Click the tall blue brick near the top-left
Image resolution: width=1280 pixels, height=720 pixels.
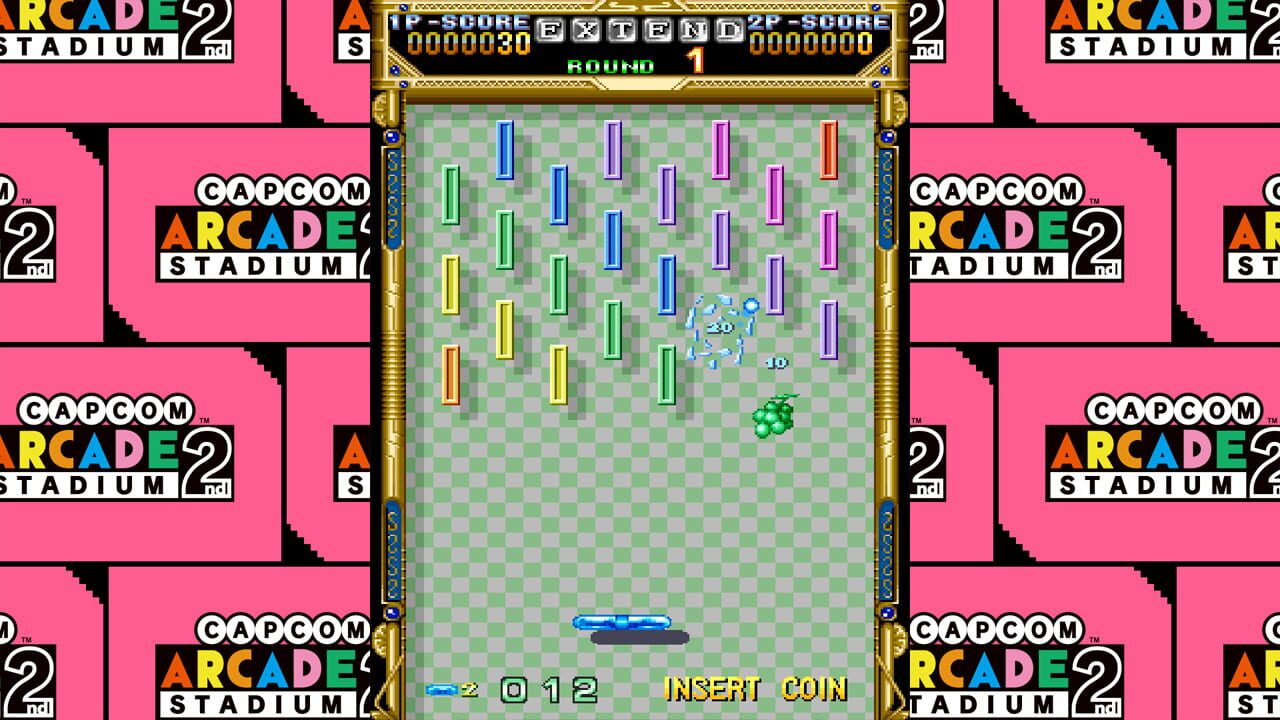coord(504,150)
